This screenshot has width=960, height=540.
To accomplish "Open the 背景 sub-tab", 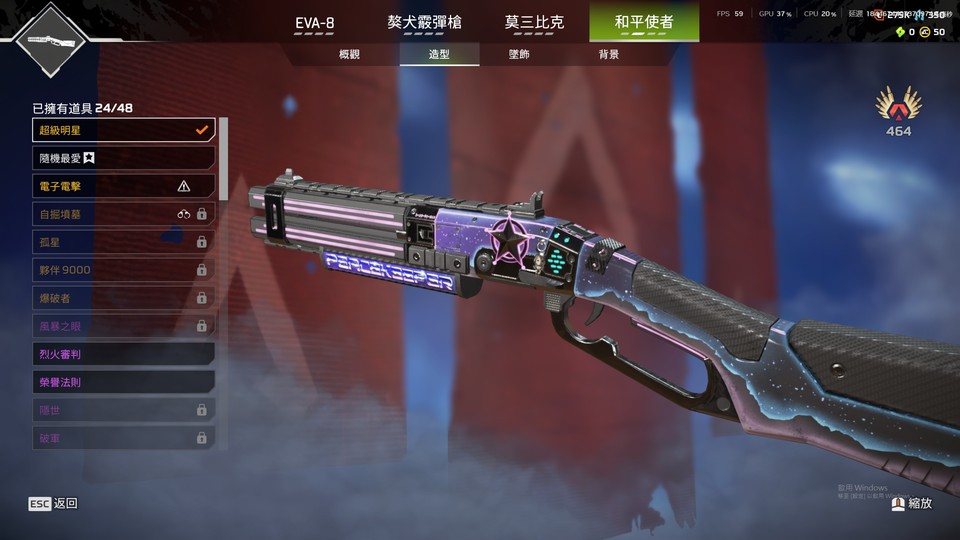I will point(608,54).
